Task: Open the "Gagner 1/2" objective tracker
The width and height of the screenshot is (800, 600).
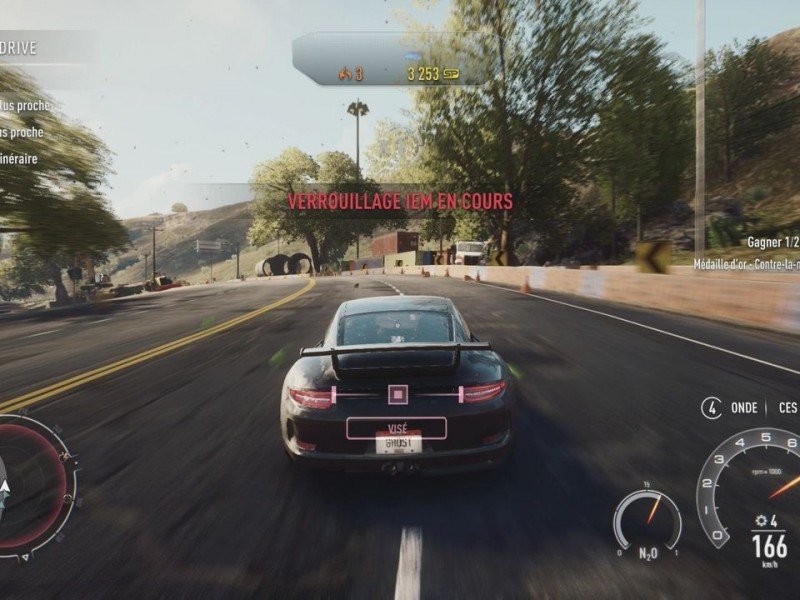Action: pyautogui.click(x=772, y=242)
